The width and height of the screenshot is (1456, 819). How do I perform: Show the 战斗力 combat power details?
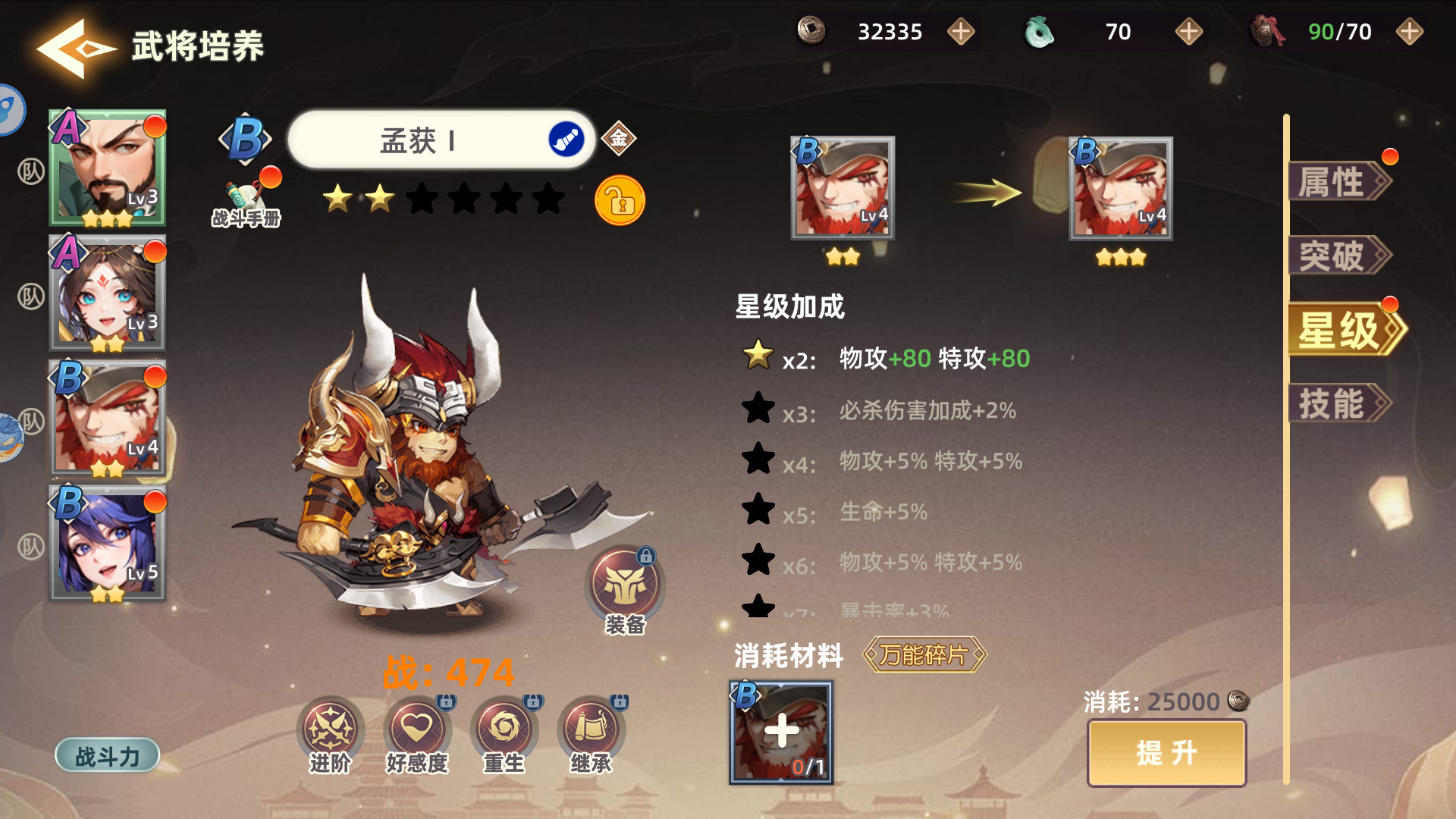pyautogui.click(x=108, y=756)
